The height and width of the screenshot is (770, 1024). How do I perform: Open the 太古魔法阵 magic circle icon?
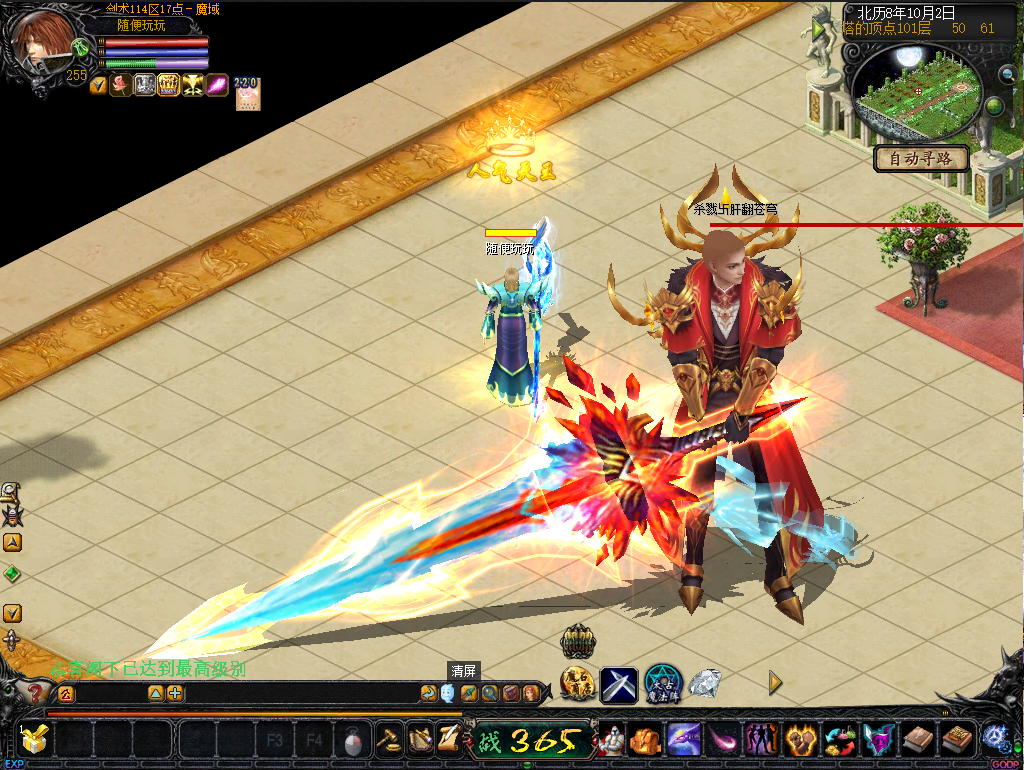pos(662,684)
